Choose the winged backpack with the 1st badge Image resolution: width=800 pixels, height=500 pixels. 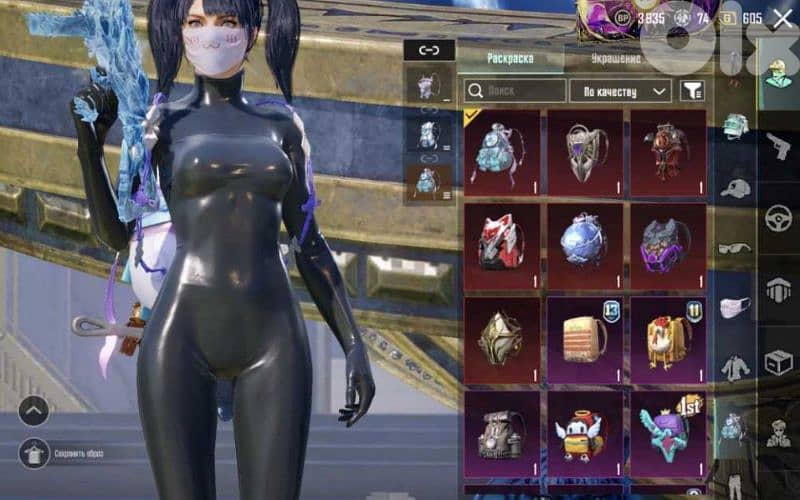click(668, 432)
